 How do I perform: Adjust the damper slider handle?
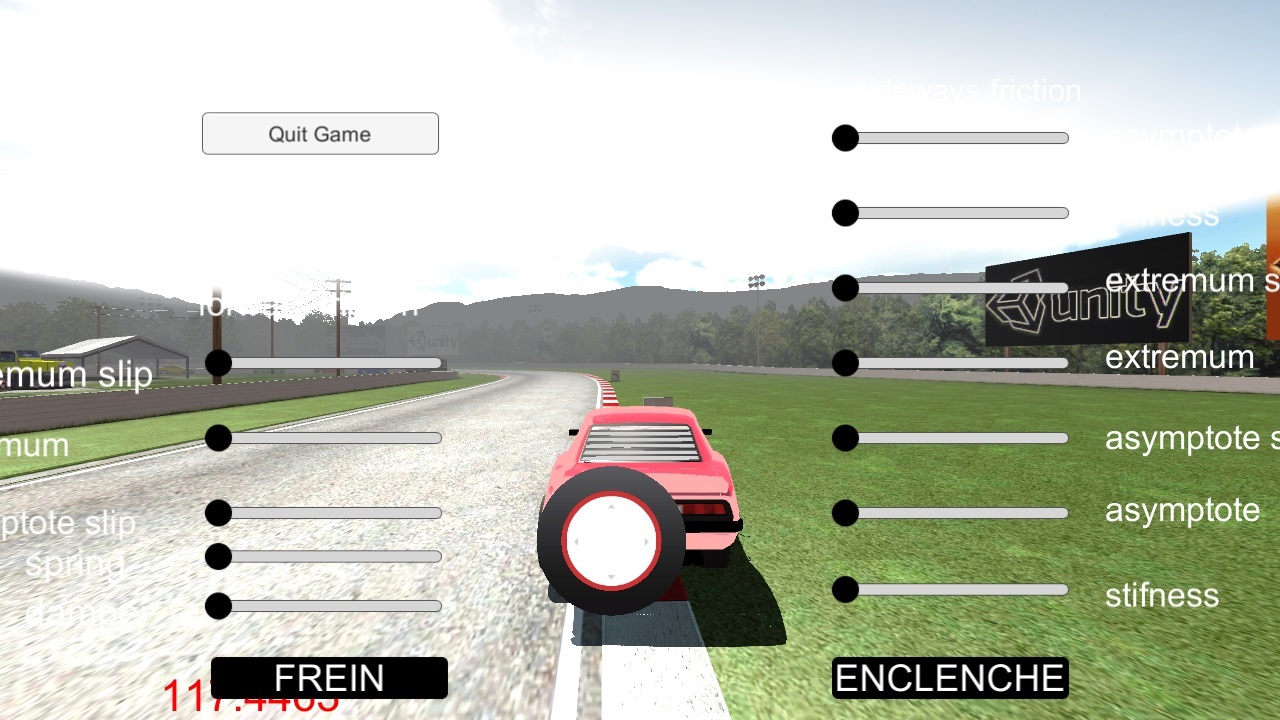(x=218, y=606)
